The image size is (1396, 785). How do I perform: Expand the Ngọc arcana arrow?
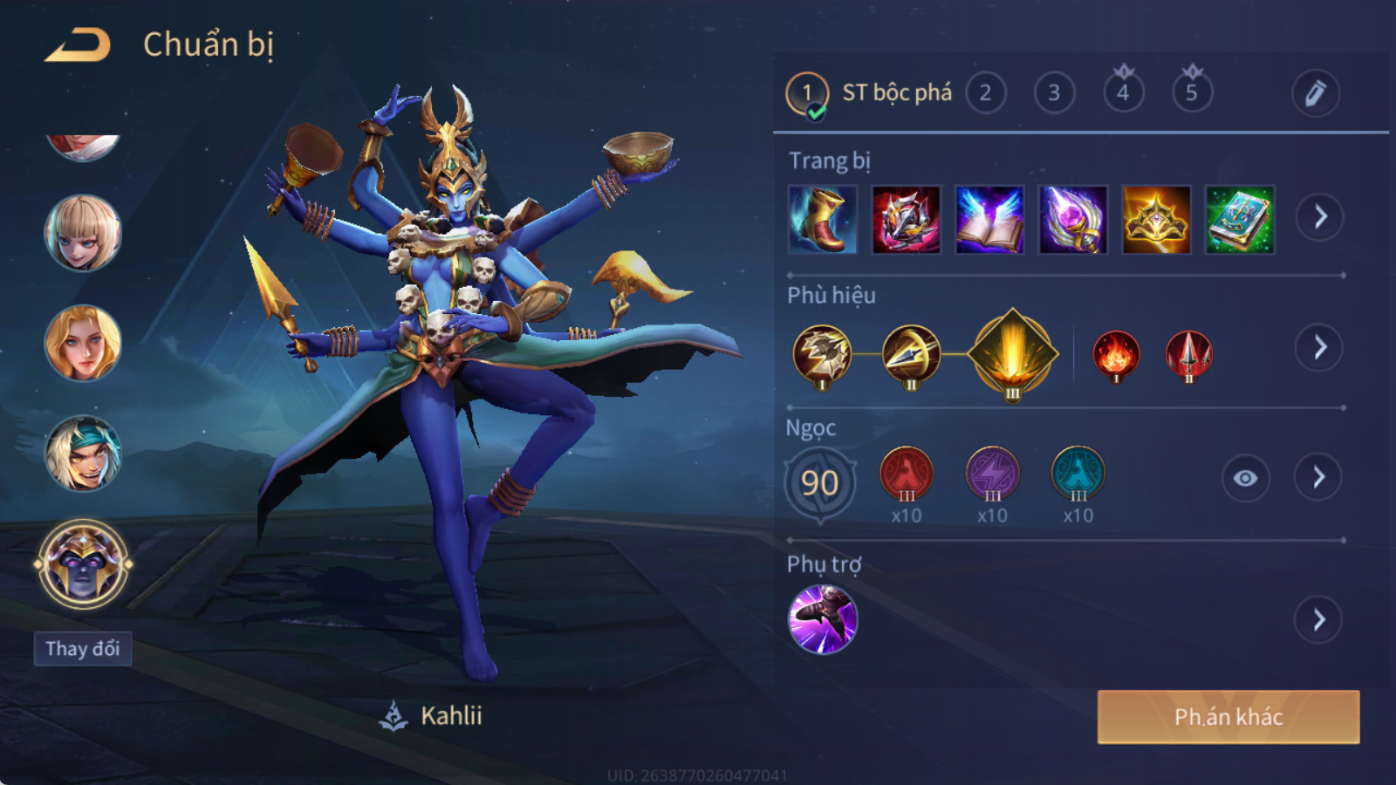point(1319,478)
